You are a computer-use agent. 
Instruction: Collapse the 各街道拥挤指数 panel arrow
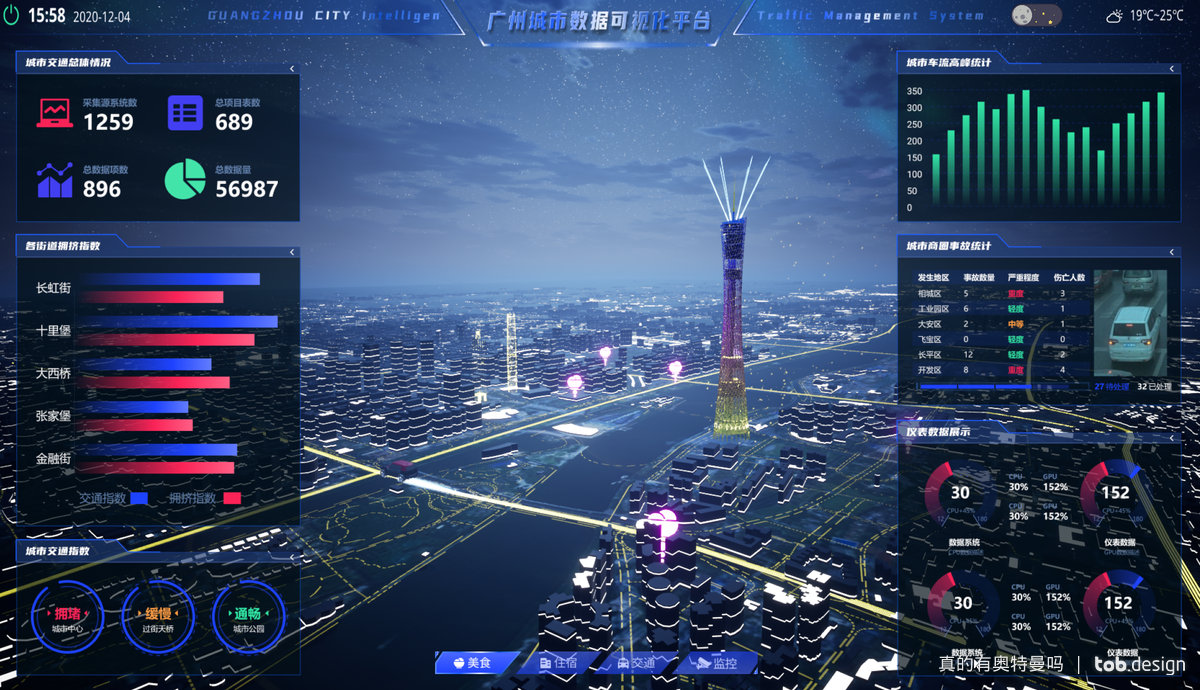(x=291, y=250)
